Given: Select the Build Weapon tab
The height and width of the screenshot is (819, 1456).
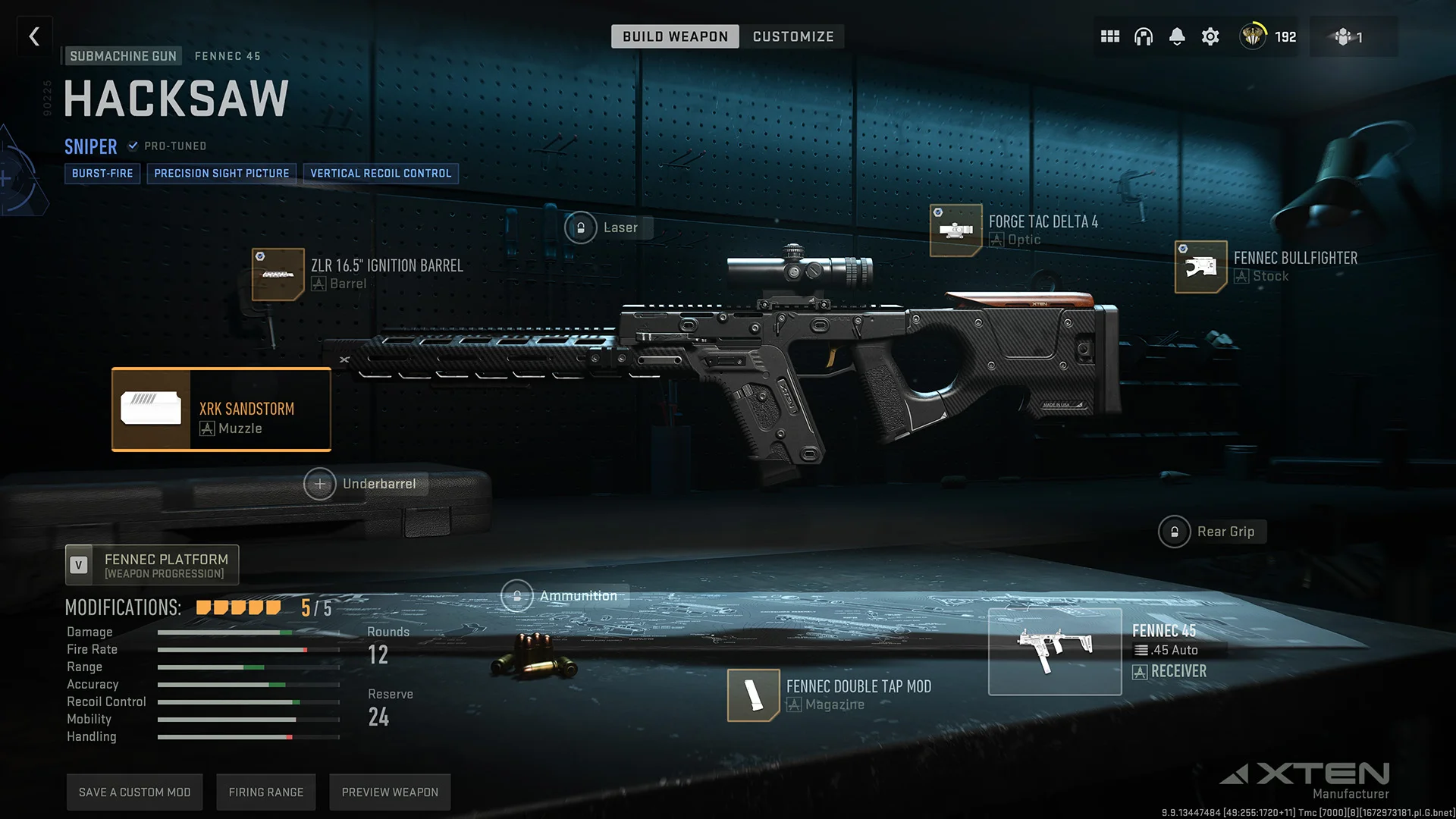Looking at the screenshot, I should pos(674,36).
